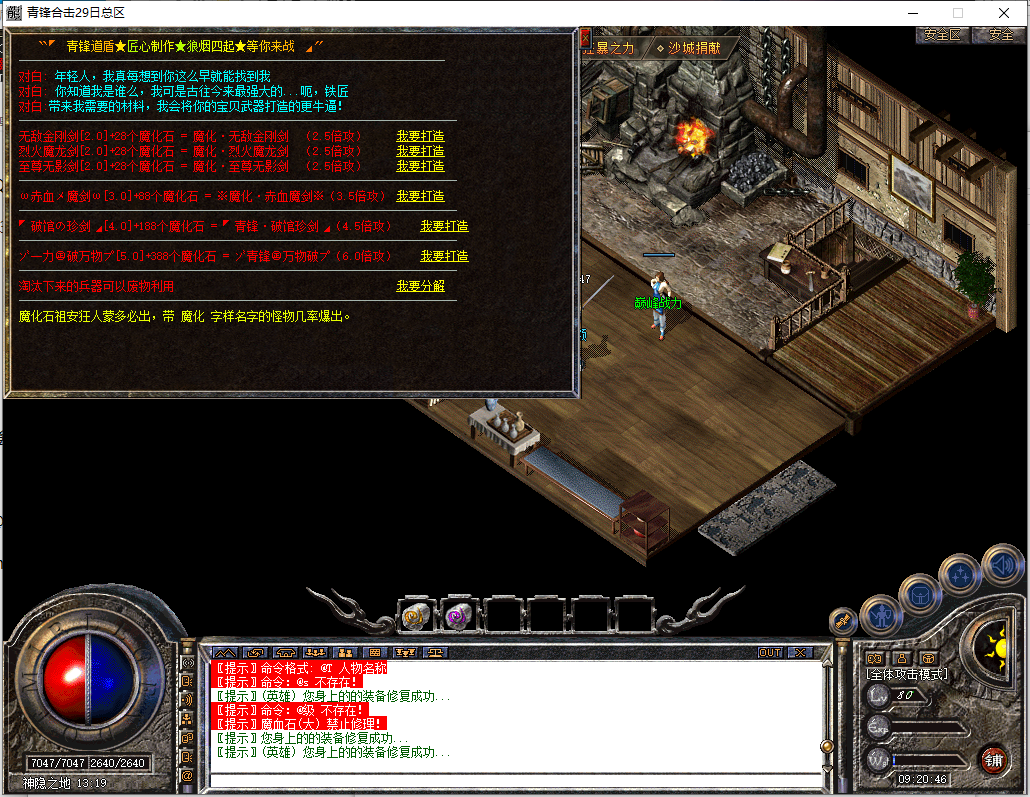This screenshot has width=1030, height=797.
Task: Minimize the game window
Action: point(911,13)
